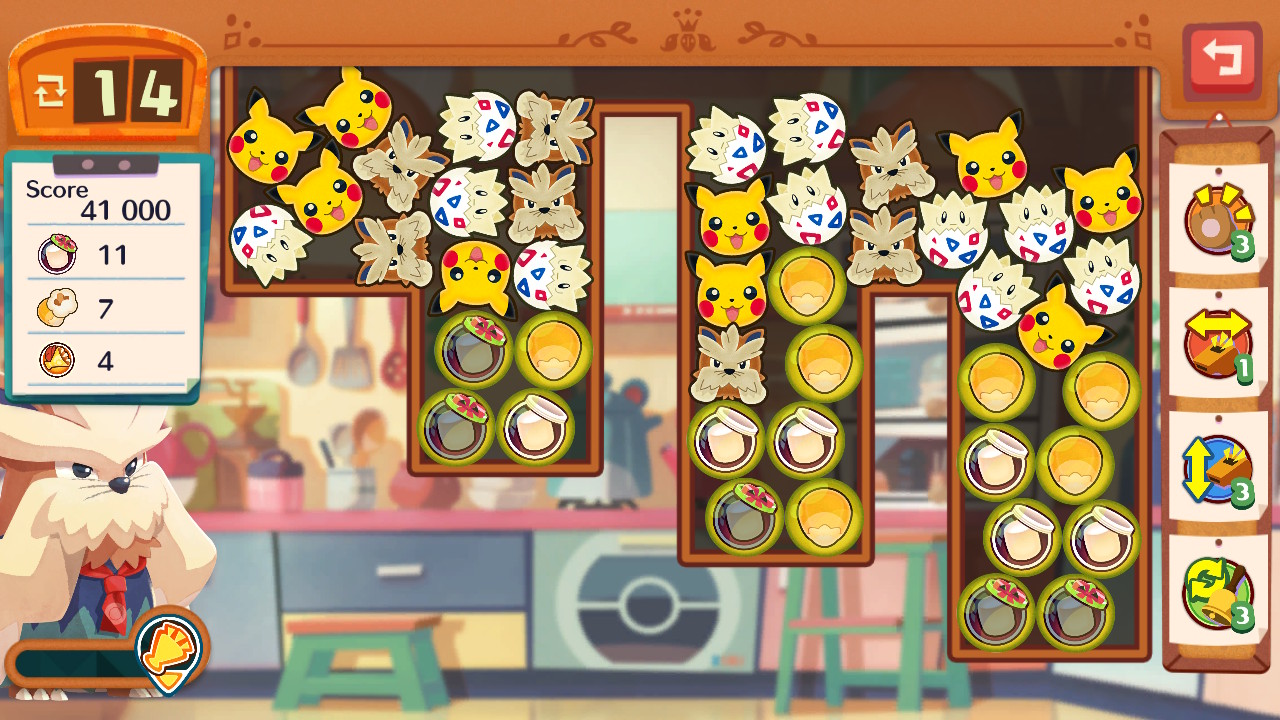Click the red back arrow button
The image size is (1280, 720).
tap(1221, 60)
